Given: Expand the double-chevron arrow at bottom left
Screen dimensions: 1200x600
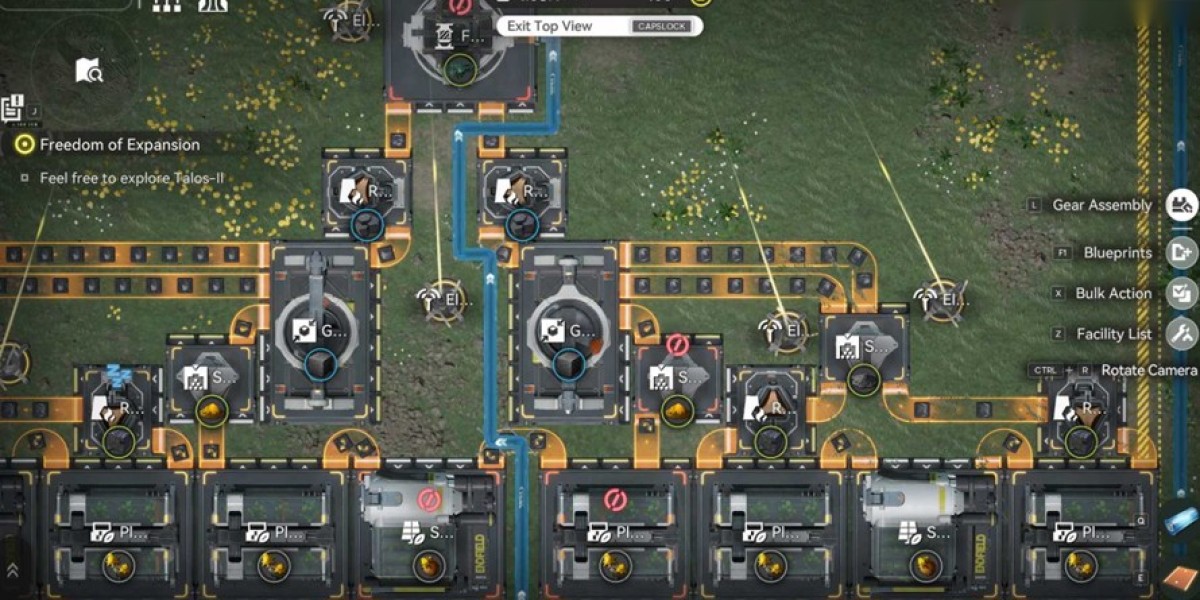Looking at the screenshot, I should point(12,569).
